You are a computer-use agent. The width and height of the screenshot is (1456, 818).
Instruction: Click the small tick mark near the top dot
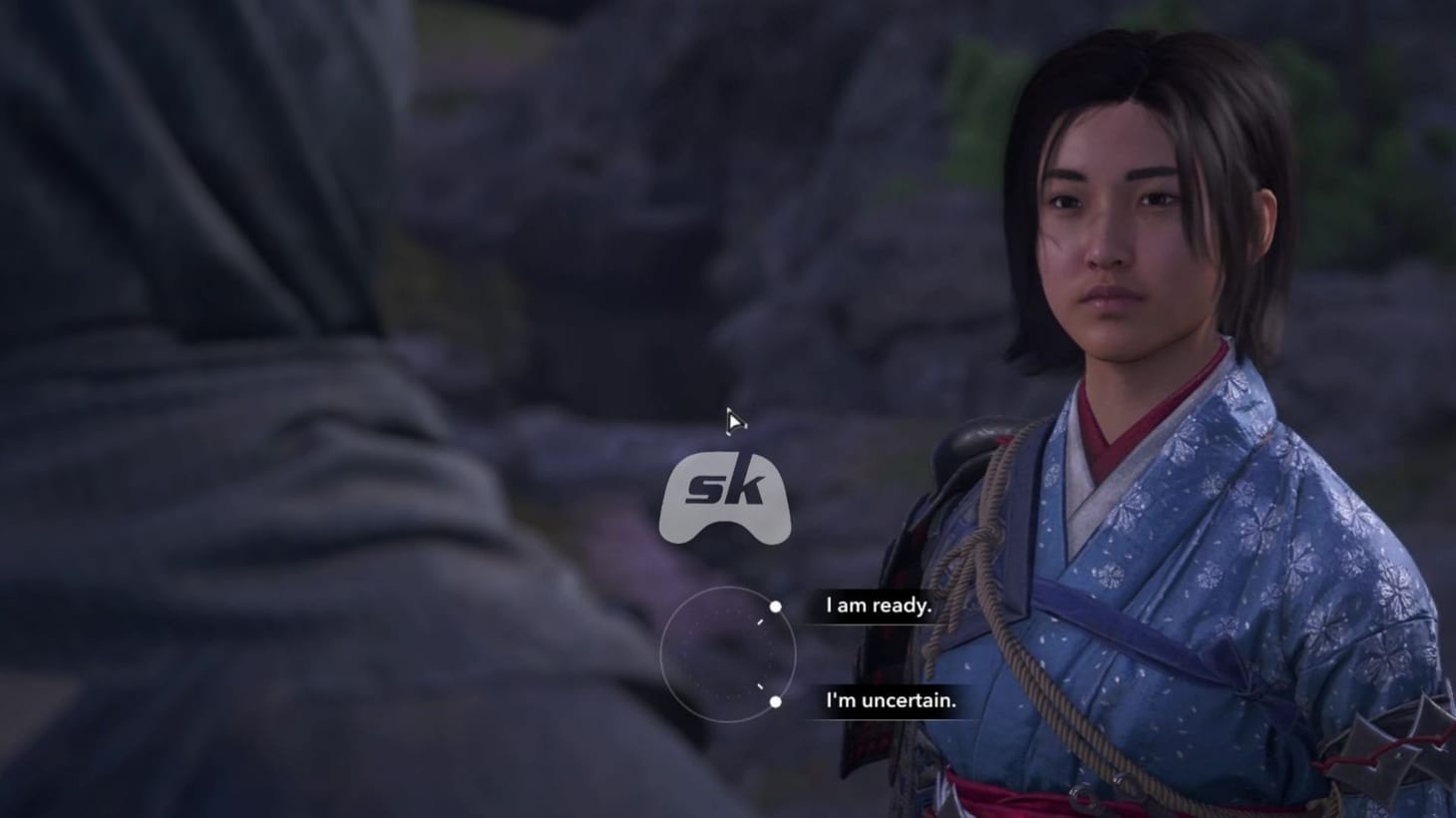(x=760, y=621)
